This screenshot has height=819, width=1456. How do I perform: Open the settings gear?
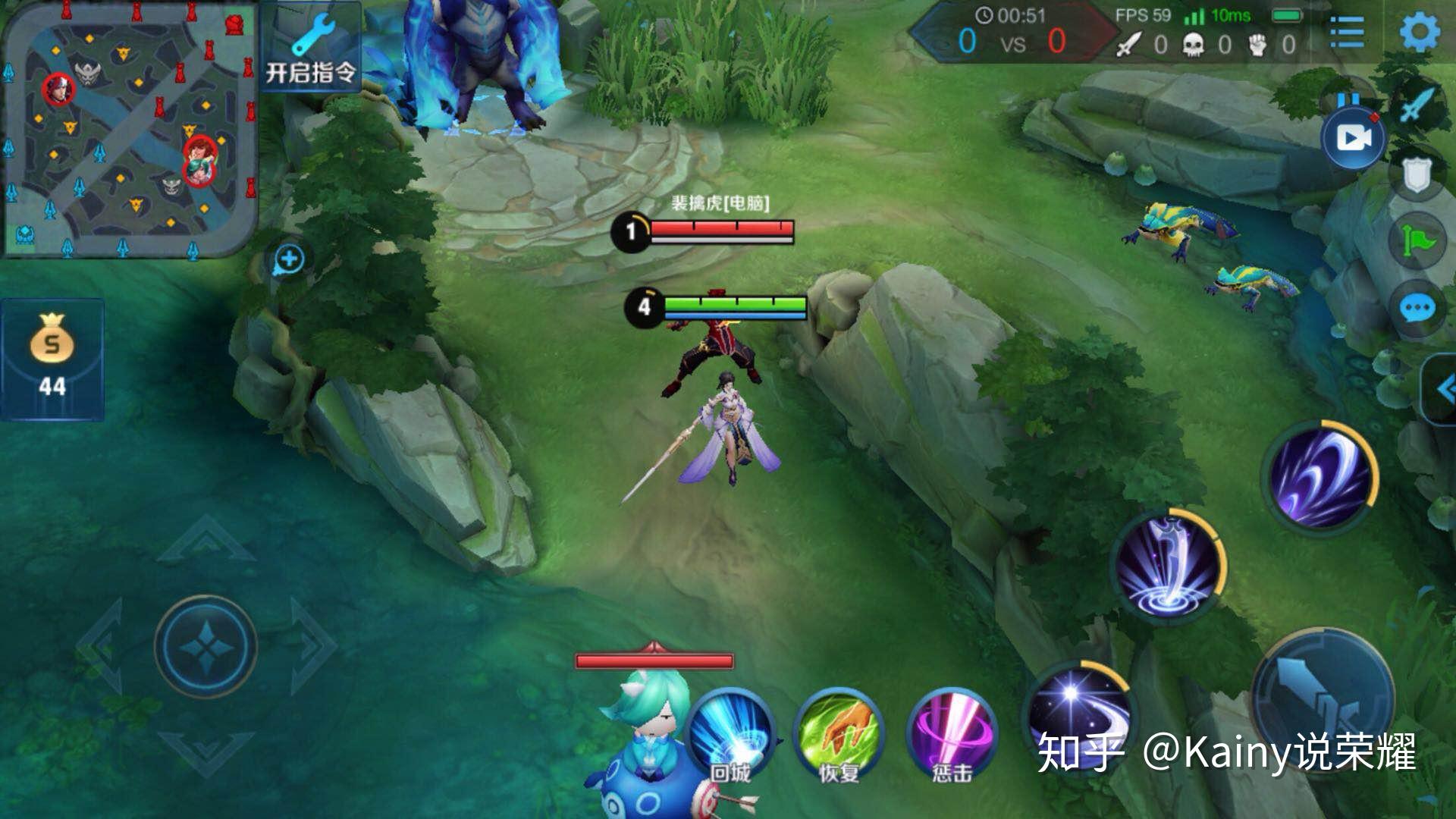click(1419, 32)
